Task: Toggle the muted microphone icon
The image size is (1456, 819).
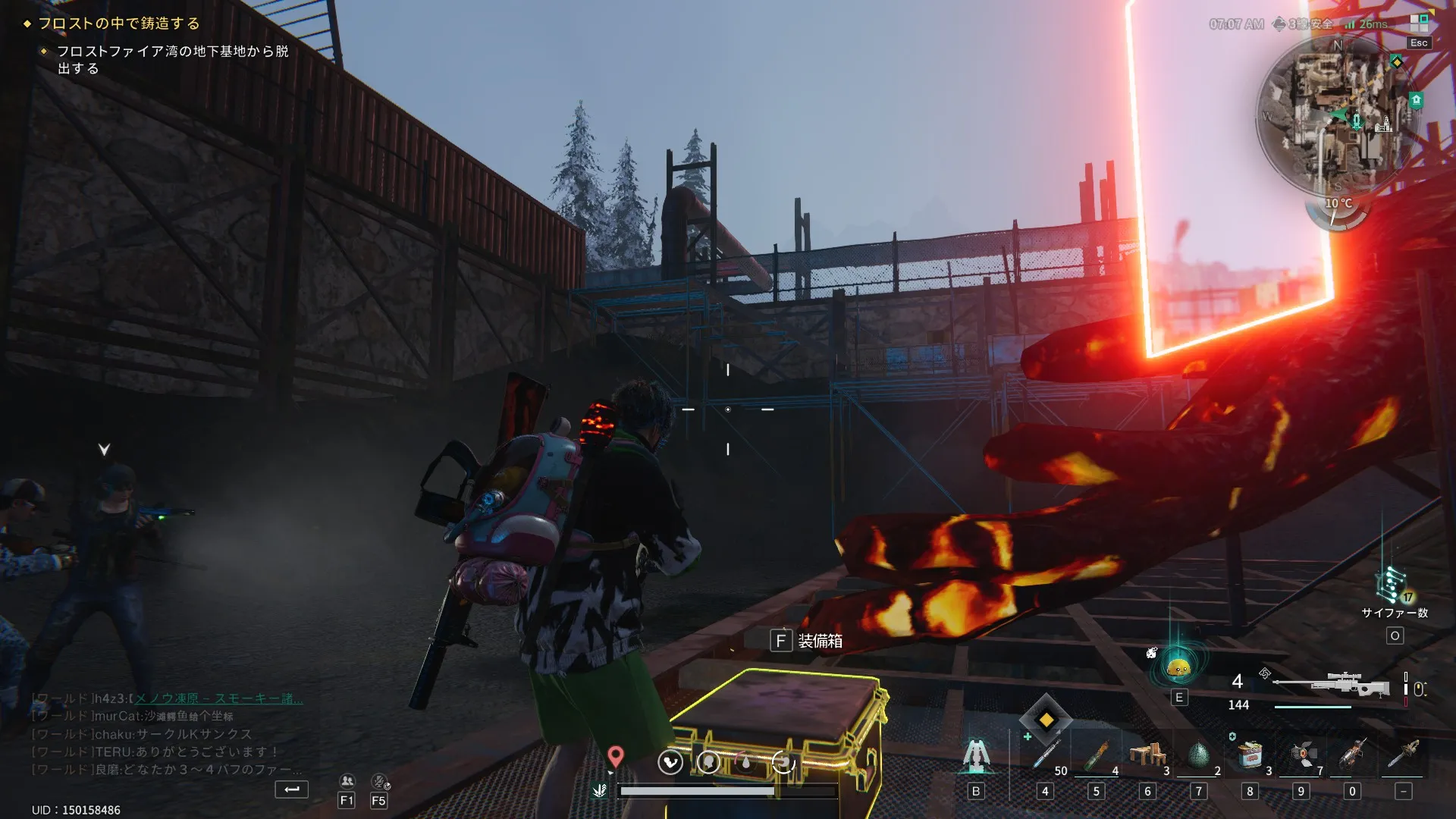Action: pos(379,781)
